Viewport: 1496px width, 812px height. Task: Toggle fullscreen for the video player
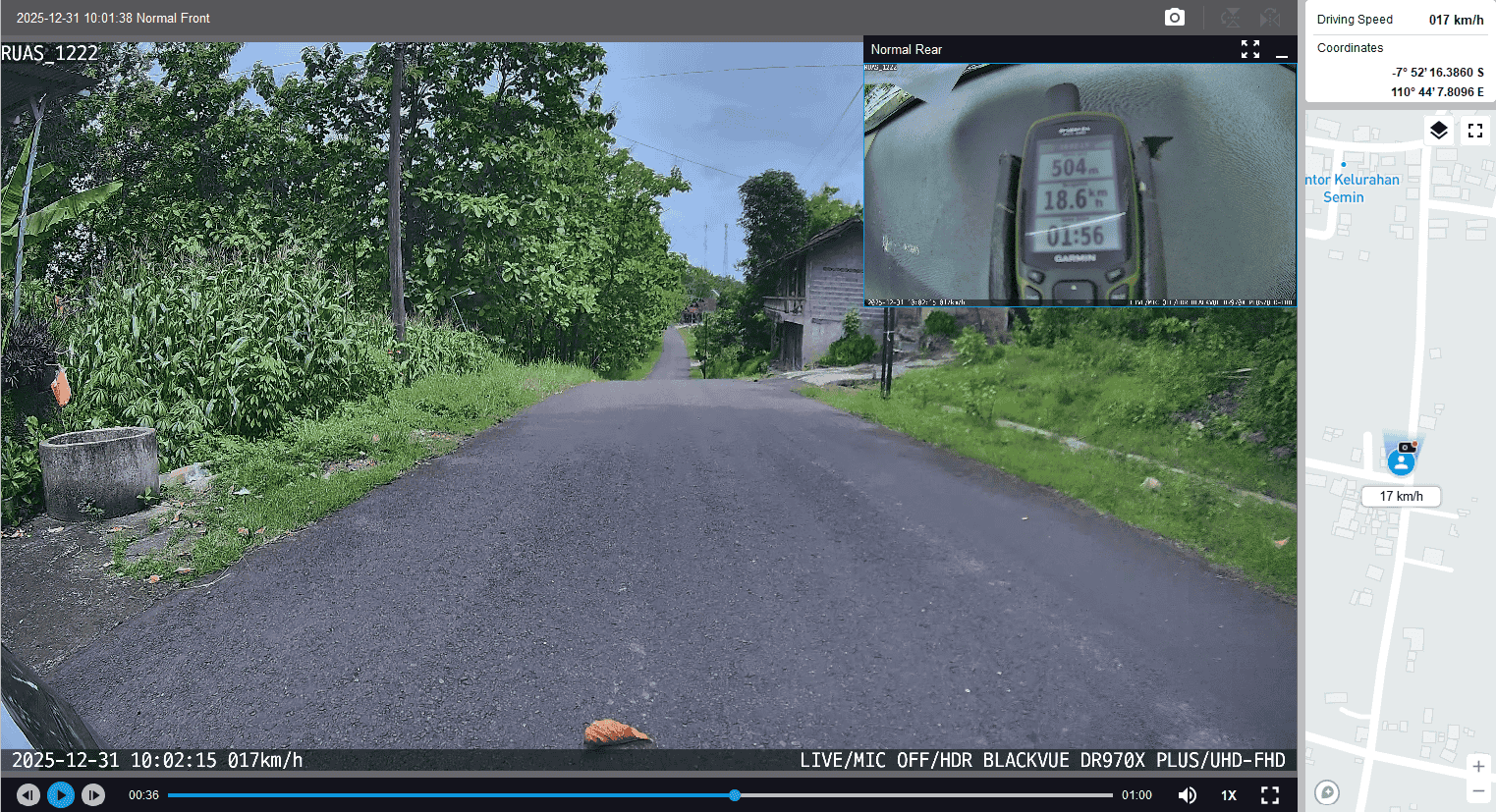tap(1270, 795)
